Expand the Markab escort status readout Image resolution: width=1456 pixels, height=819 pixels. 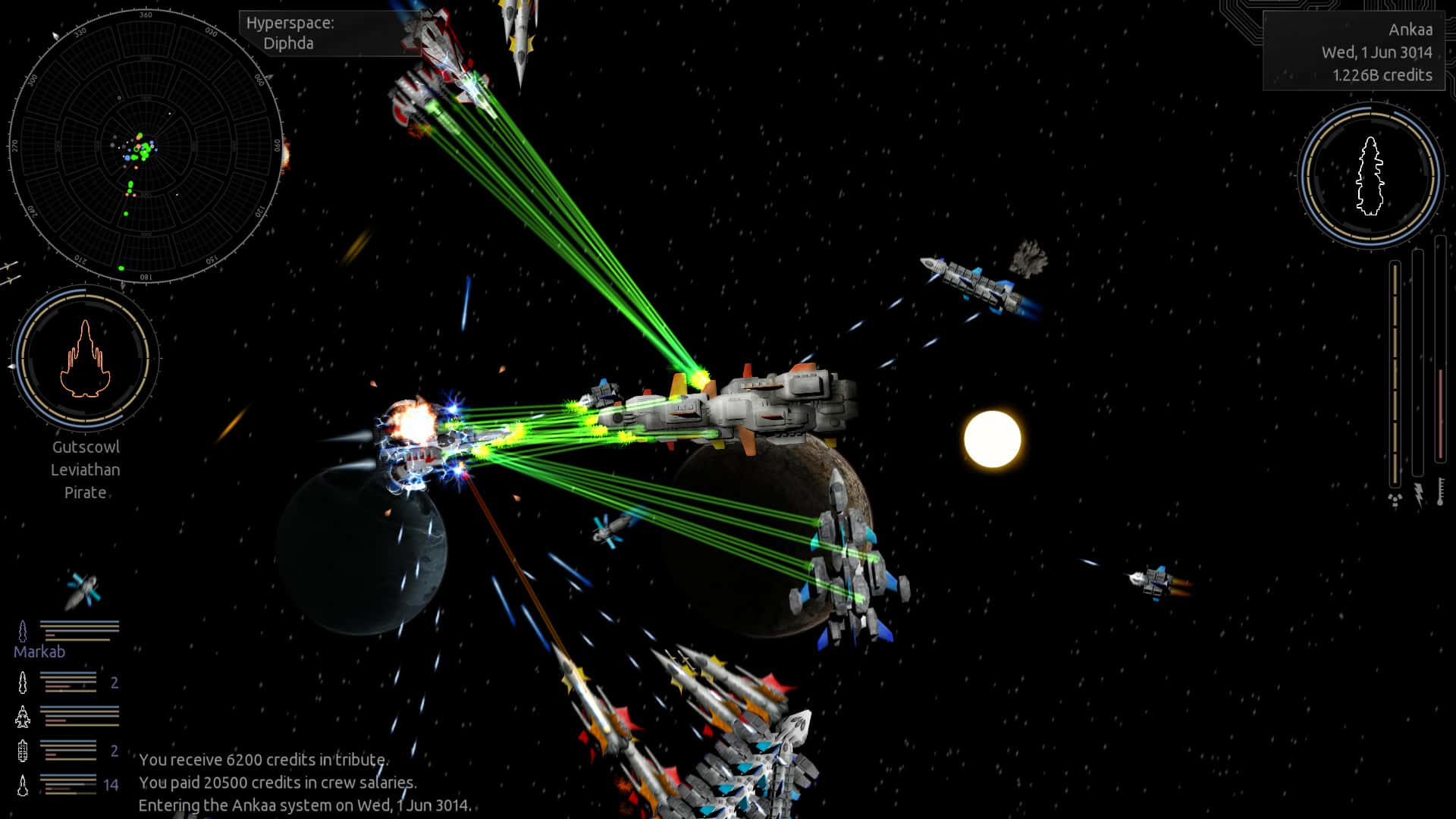pyautogui.click(x=80, y=632)
